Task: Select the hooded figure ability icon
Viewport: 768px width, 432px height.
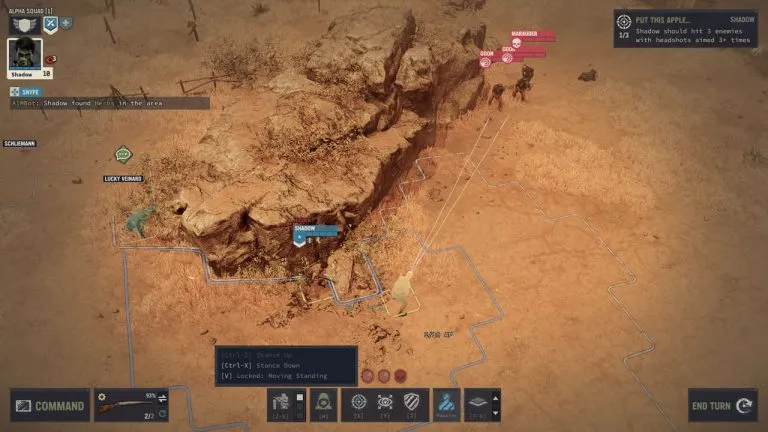Action: tap(323, 404)
